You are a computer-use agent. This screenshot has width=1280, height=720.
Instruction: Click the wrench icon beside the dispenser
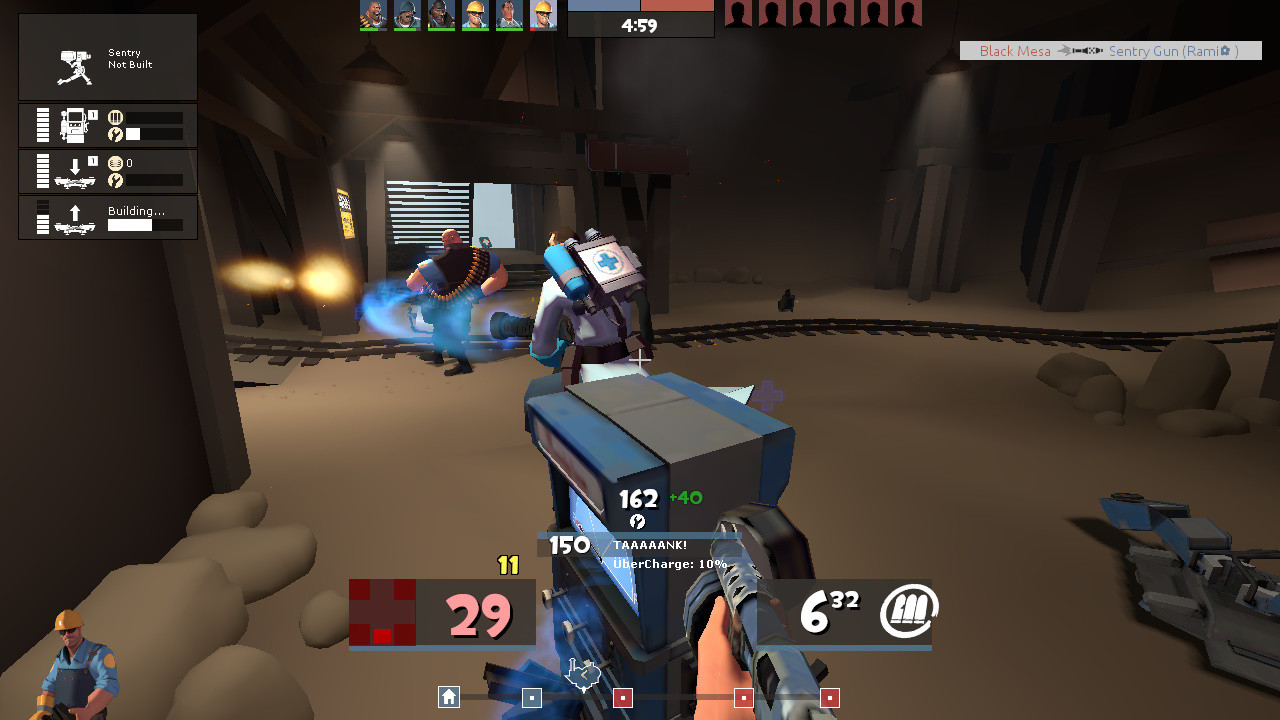tap(113, 134)
